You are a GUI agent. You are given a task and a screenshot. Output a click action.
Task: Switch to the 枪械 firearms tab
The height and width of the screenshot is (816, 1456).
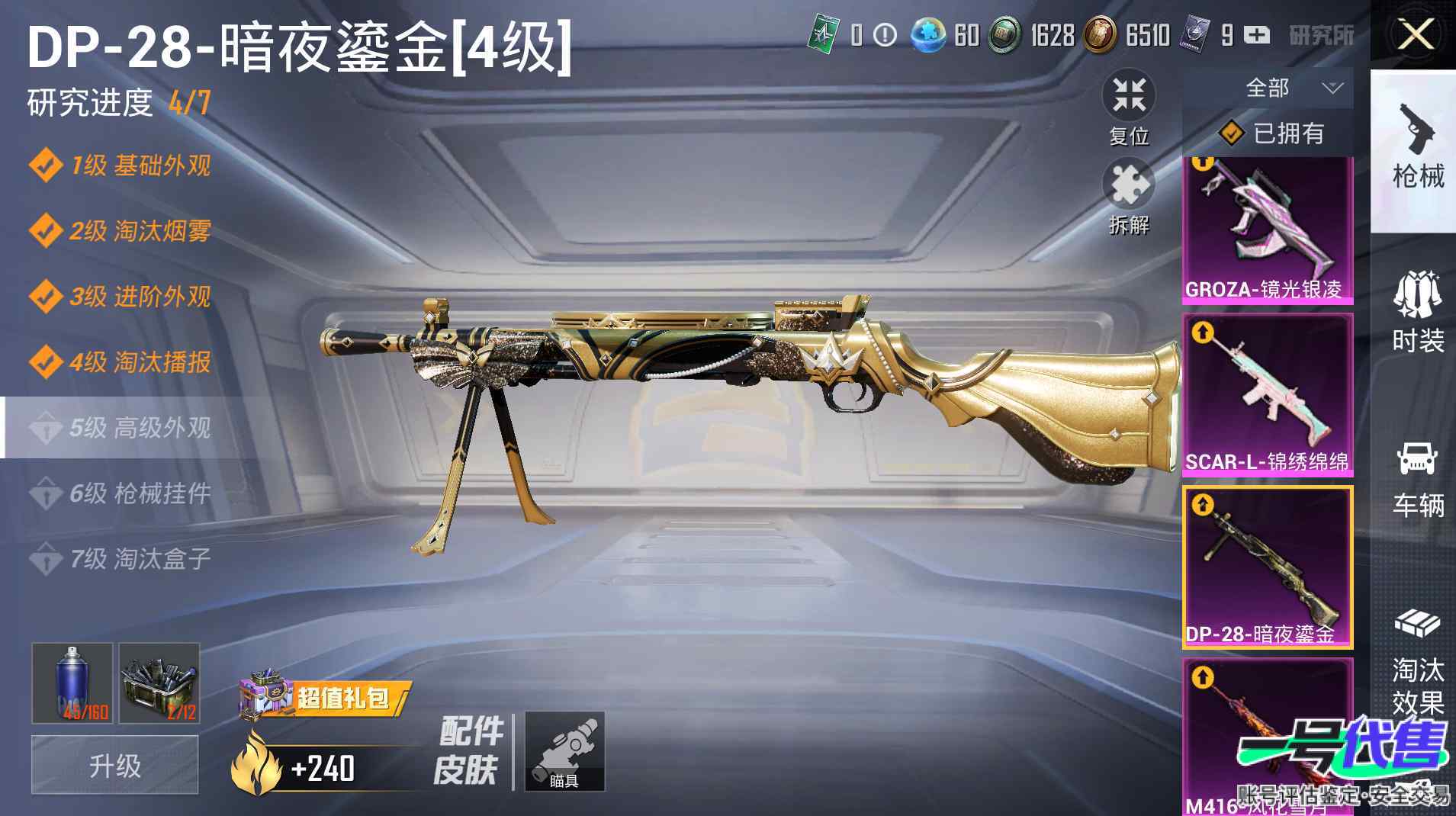[1417, 150]
